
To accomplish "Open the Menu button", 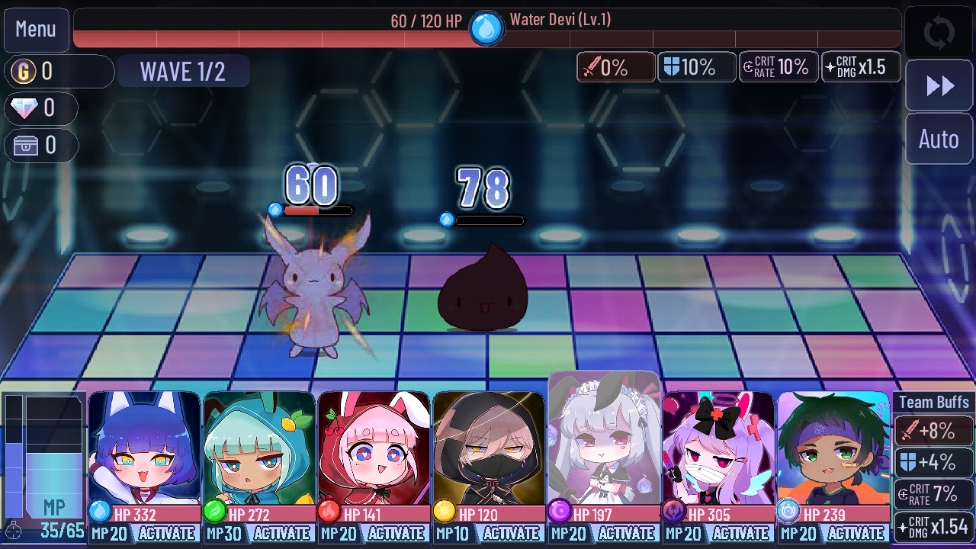I will click(x=36, y=30).
